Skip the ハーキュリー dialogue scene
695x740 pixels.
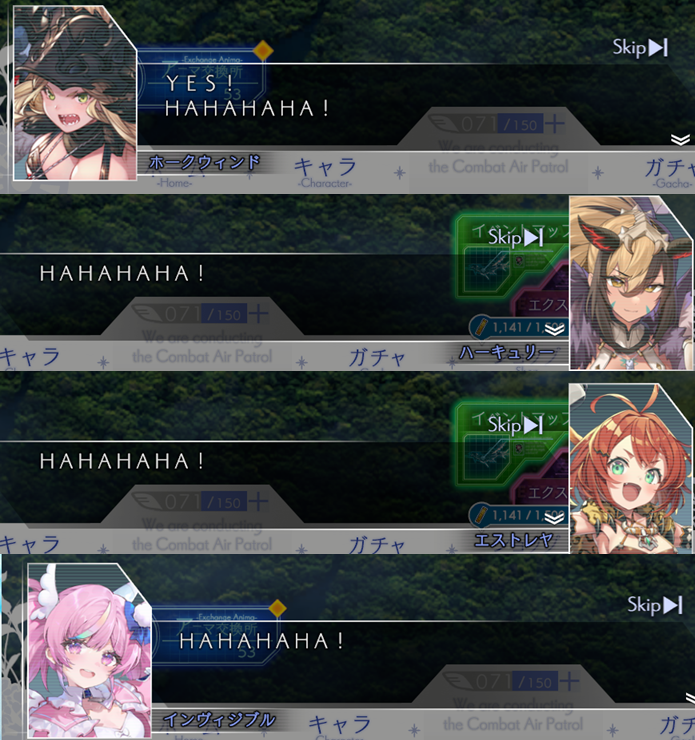(516, 237)
